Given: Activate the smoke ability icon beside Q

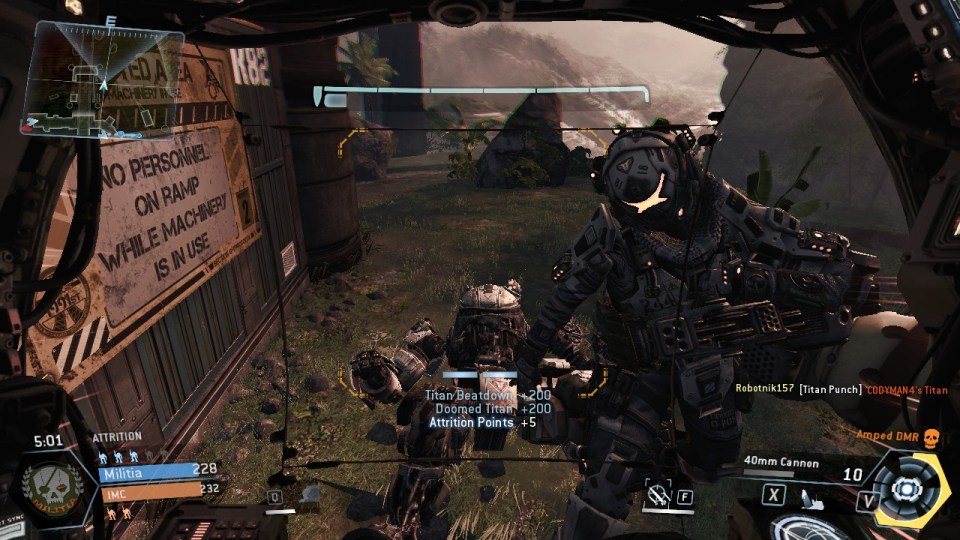Looking at the screenshot, I should [x=310, y=494].
